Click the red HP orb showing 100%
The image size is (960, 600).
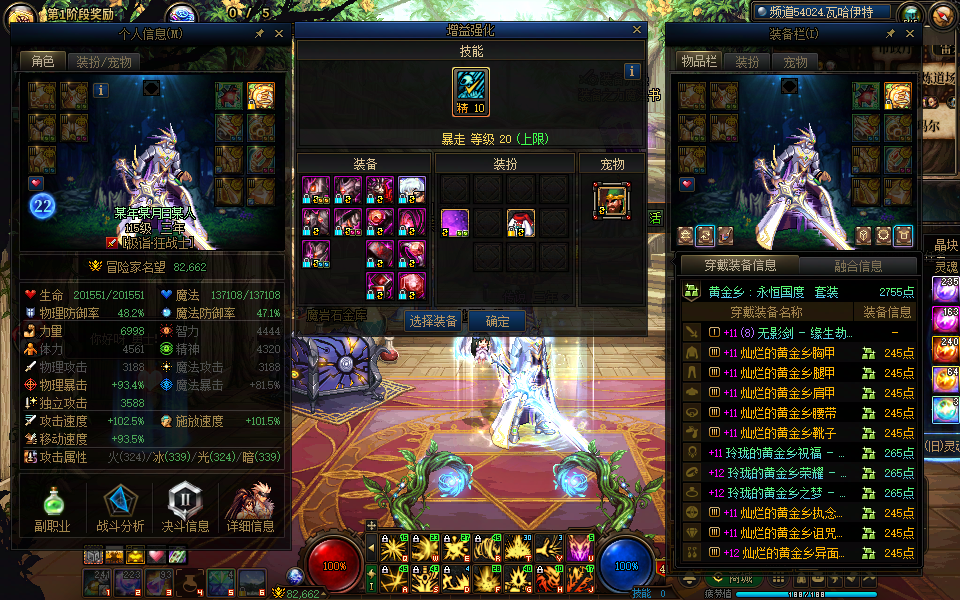[335, 565]
